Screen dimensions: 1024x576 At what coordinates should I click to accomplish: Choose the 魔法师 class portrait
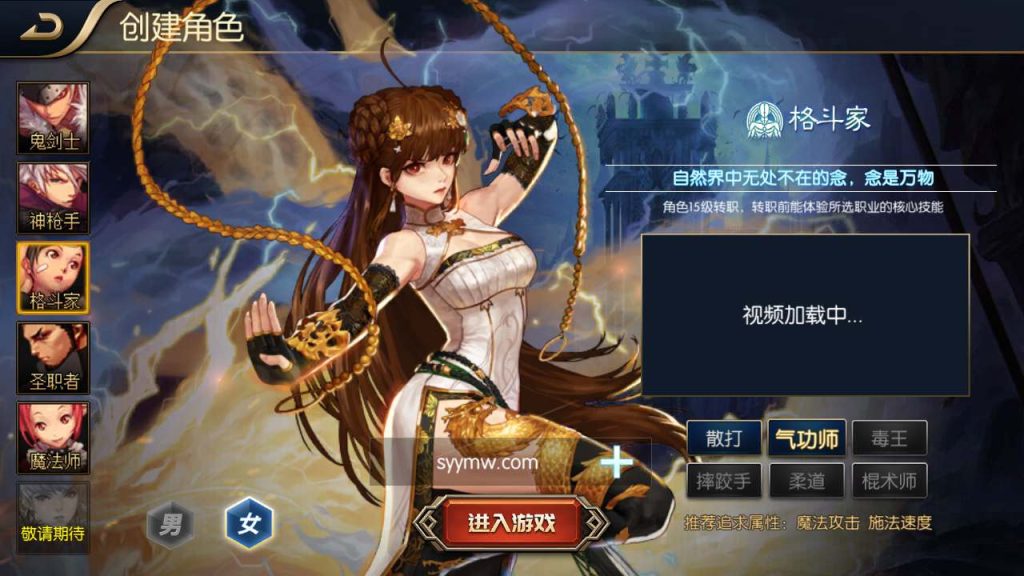[x=53, y=438]
